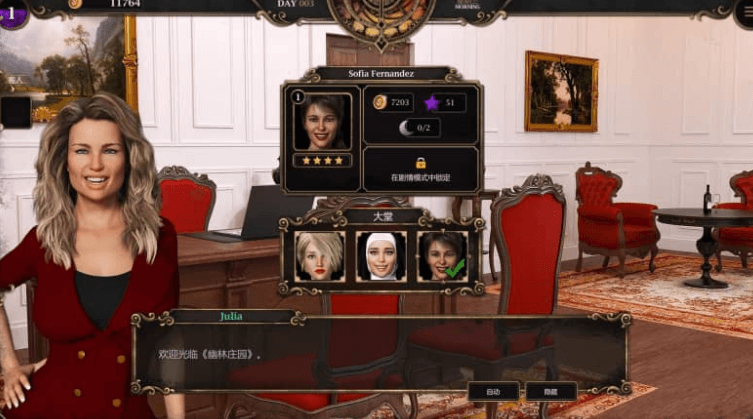Select the checkmarked Sofia portrait in 大堂
Screen dimensions: 753x419
click(x=441, y=257)
